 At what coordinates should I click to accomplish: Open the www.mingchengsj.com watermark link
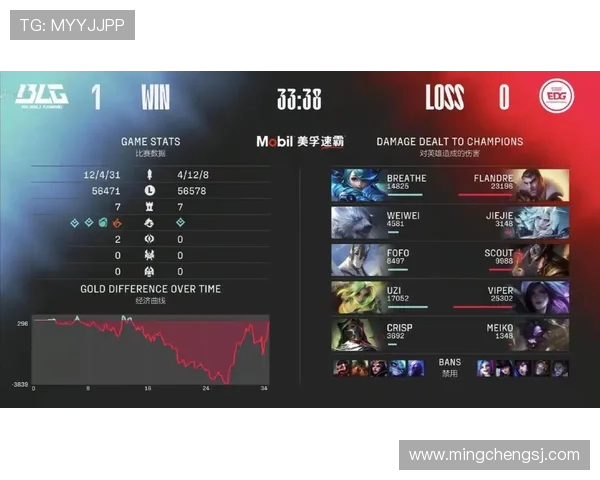pyautogui.click(x=494, y=455)
